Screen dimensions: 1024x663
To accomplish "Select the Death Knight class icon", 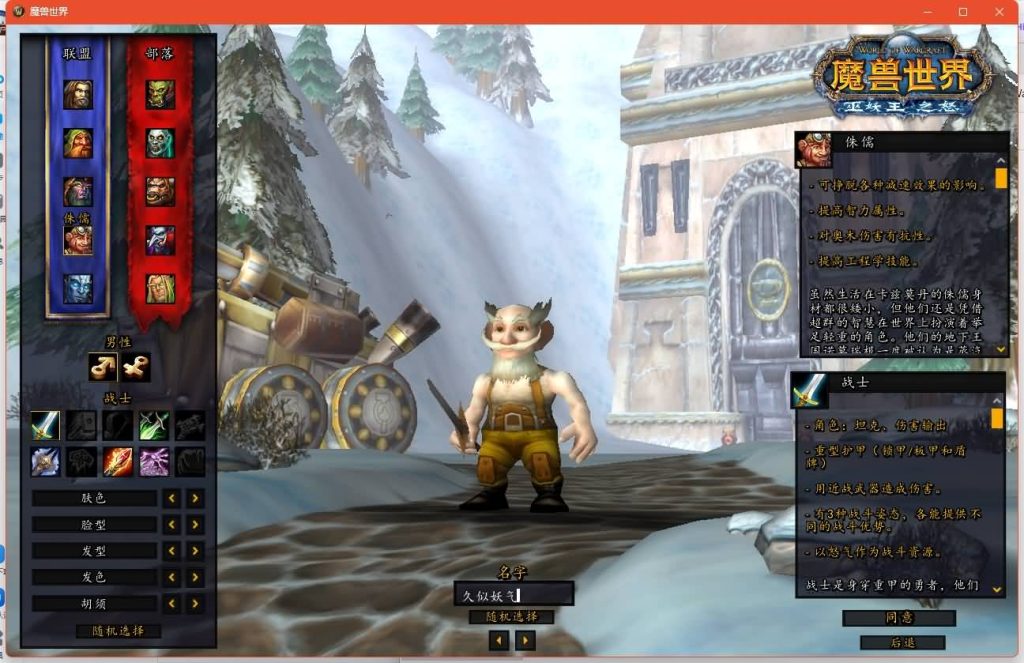I will click(x=46, y=461).
